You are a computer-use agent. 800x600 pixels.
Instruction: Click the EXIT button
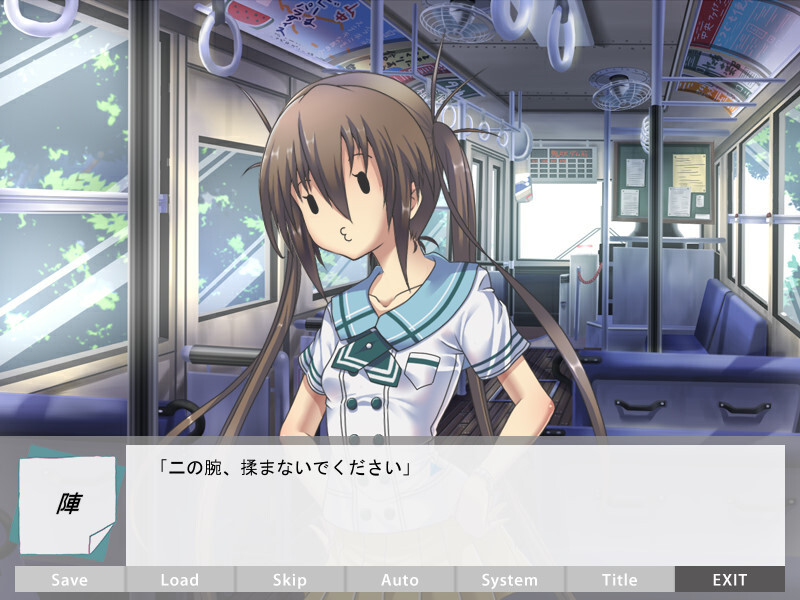(x=730, y=579)
